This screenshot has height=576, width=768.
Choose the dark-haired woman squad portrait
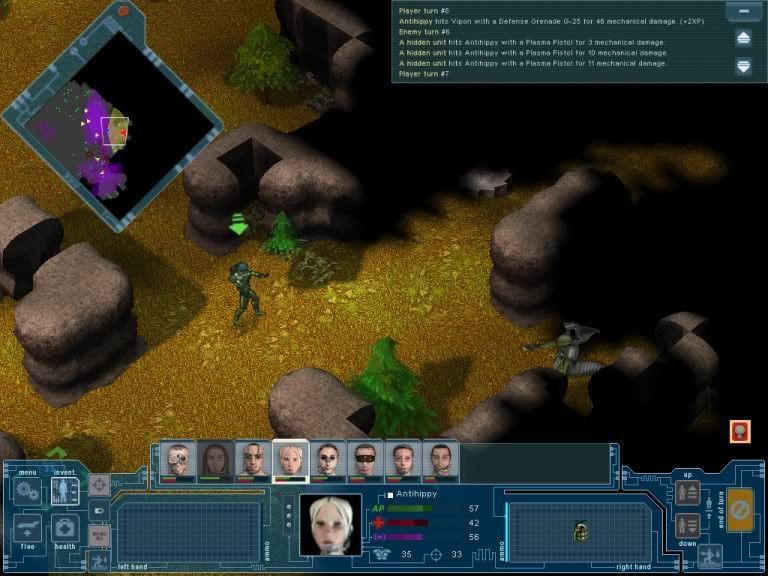(215, 461)
